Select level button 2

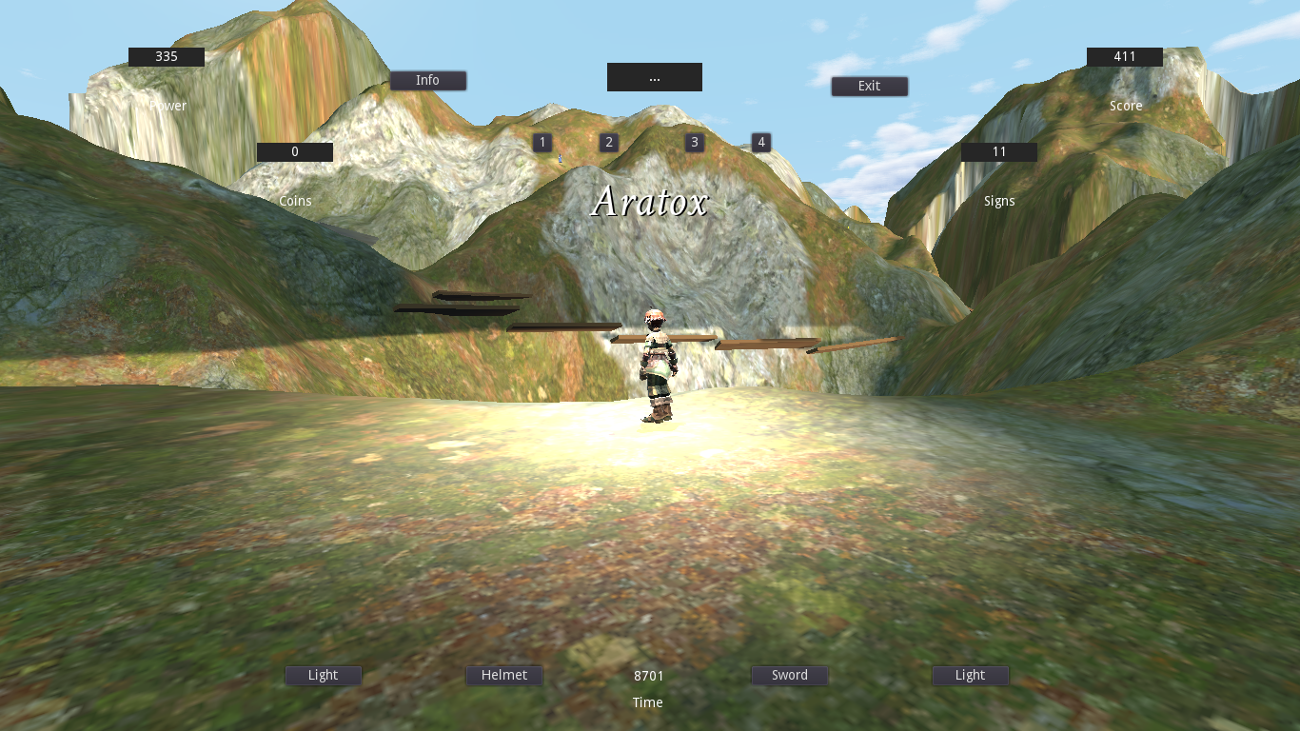(608, 142)
